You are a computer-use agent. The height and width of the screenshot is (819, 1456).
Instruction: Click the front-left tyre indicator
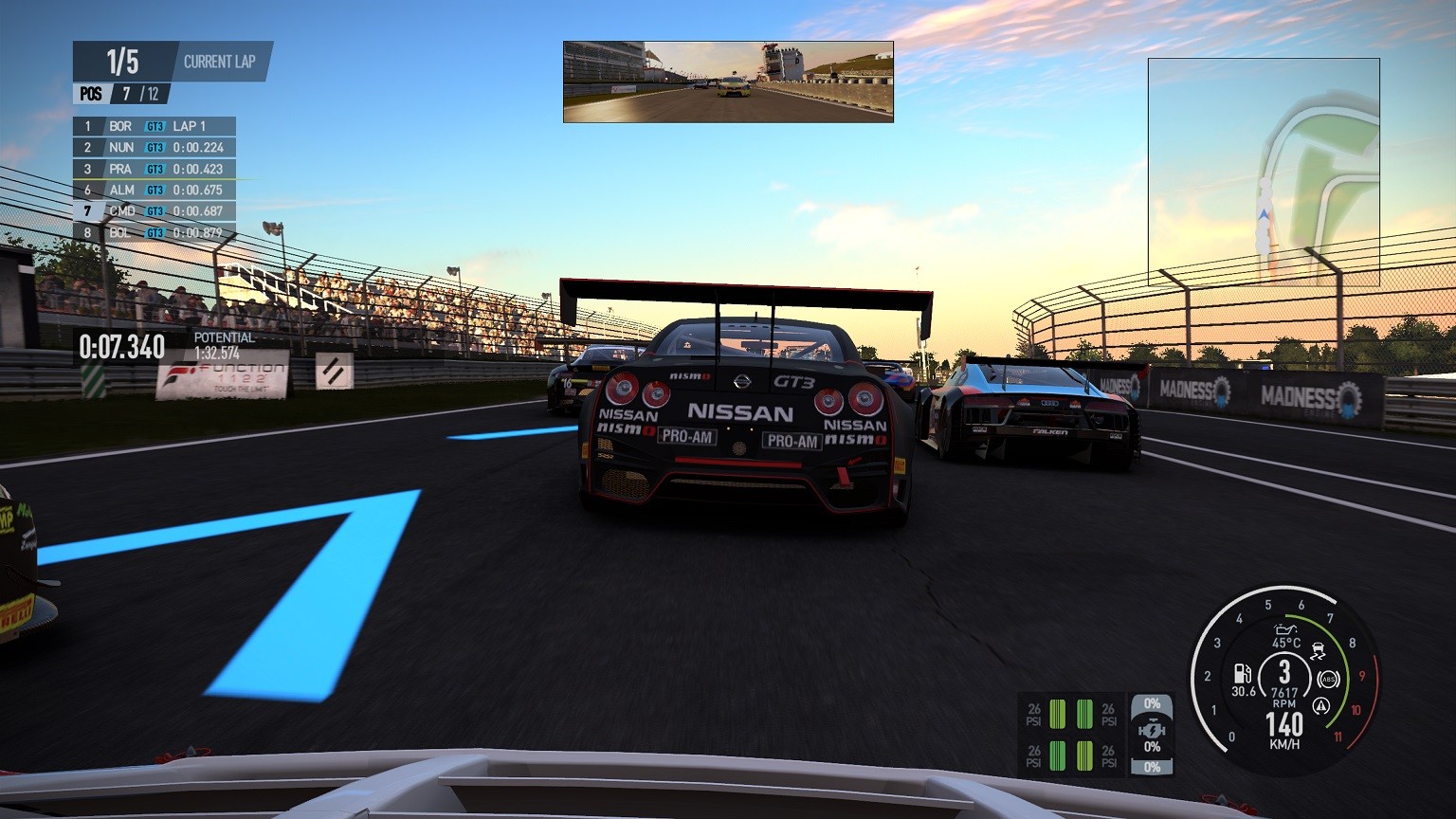click(1057, 714)
